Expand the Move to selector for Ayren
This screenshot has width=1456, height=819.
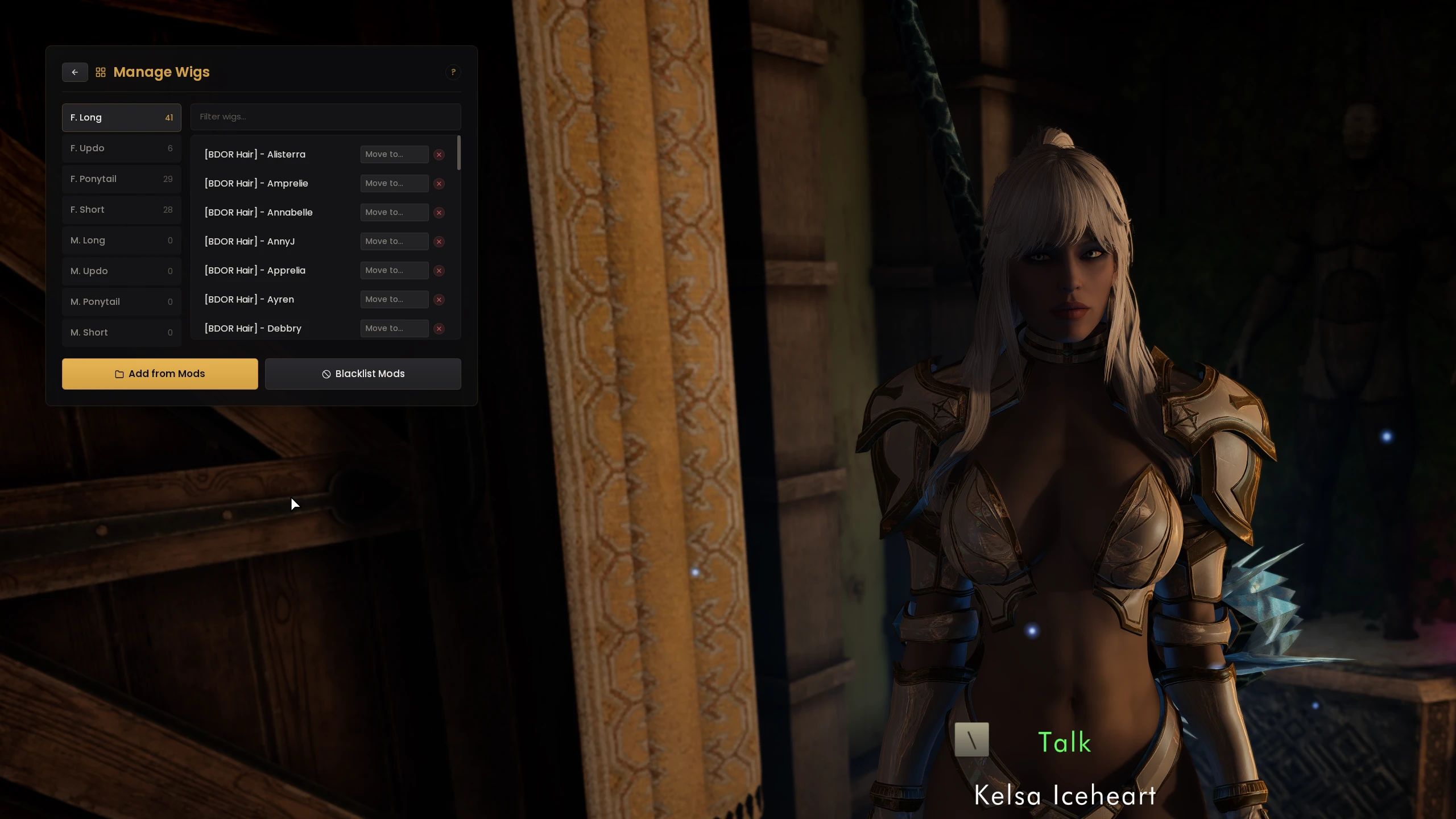tap(394, 299)
